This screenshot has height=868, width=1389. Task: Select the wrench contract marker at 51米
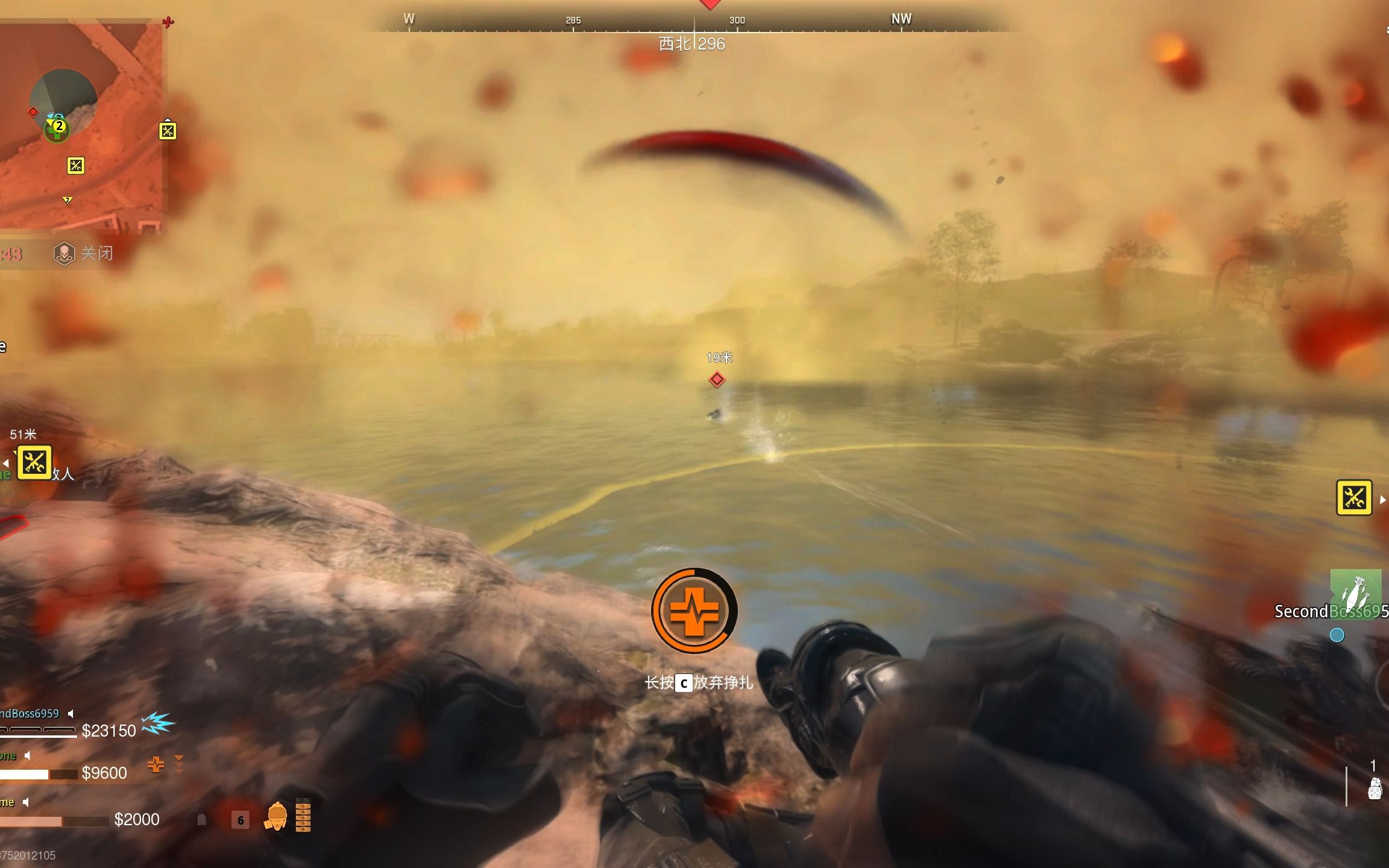pyautogui.click(x=34, y=462)
